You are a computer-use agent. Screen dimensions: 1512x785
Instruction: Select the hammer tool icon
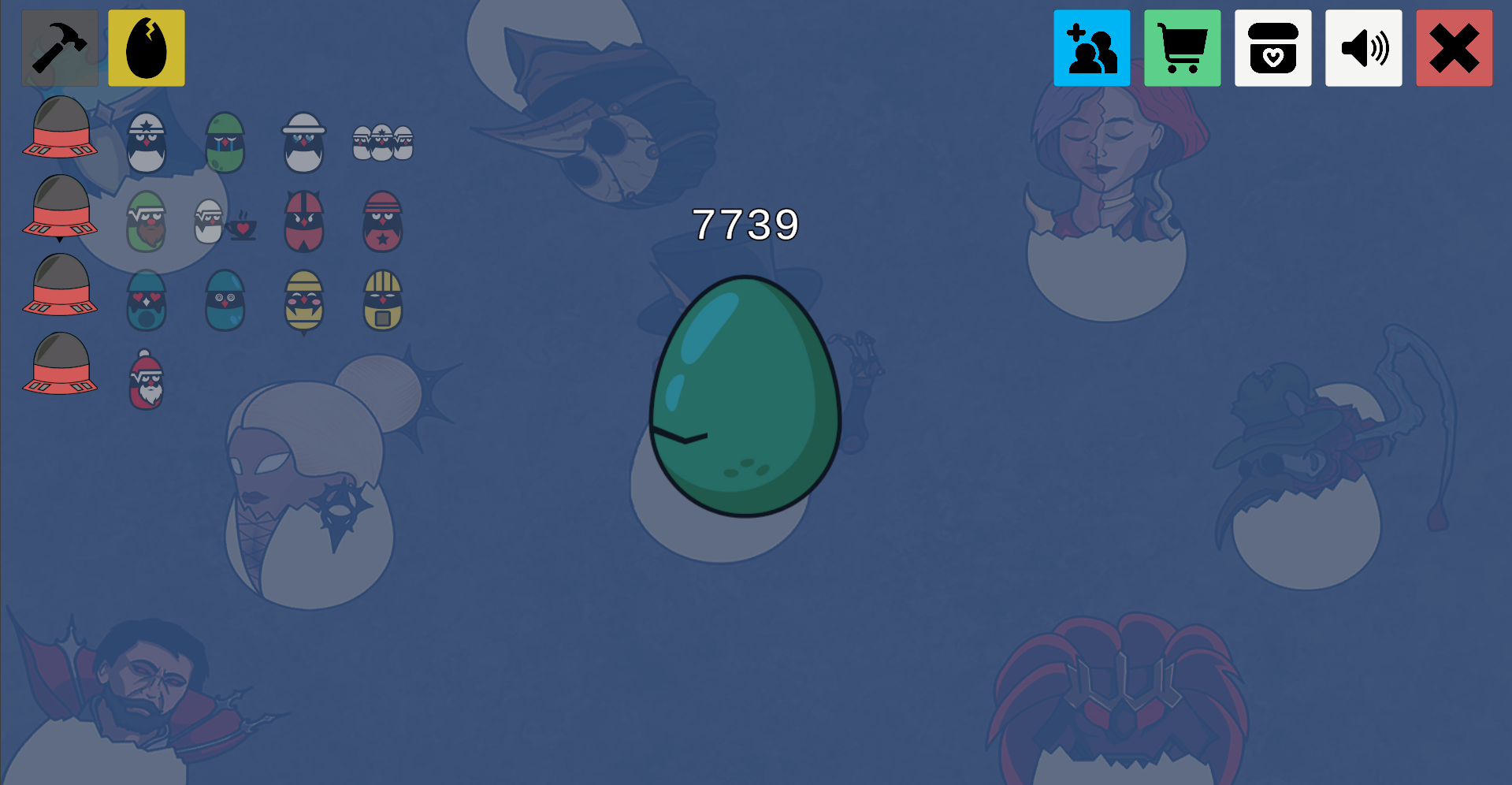pyautogui.click(x=59, y=47)
